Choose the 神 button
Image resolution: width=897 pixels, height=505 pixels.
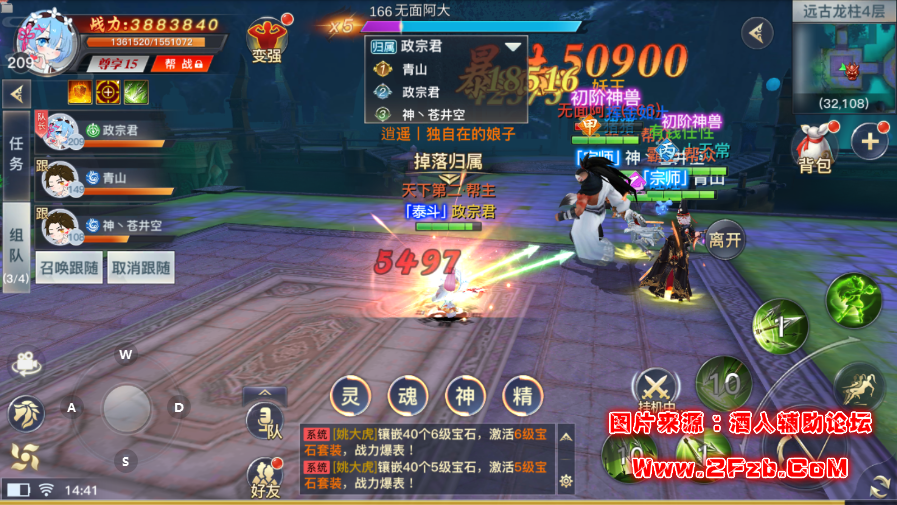coord(465,394)
